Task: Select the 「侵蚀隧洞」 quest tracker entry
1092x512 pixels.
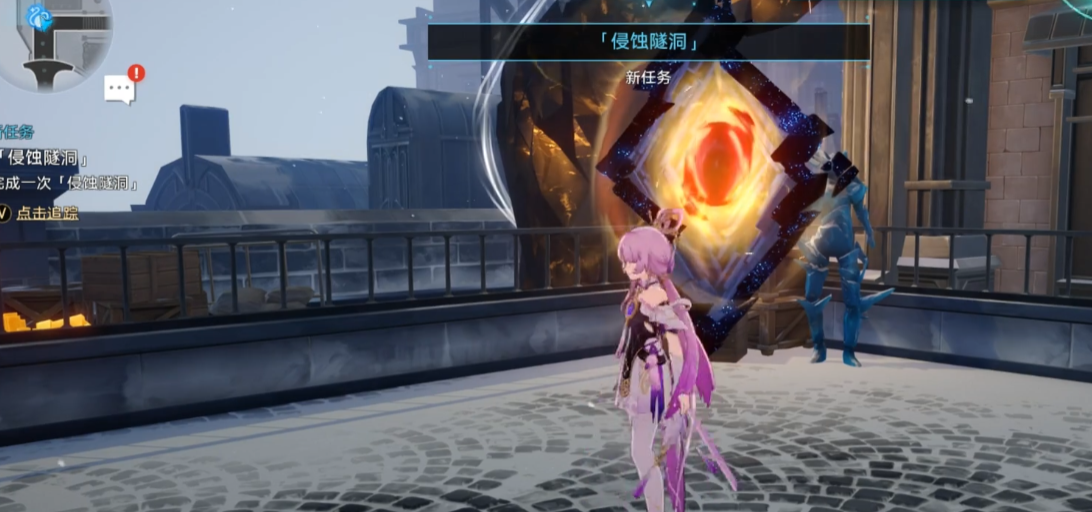Action: tap(46, 158)
